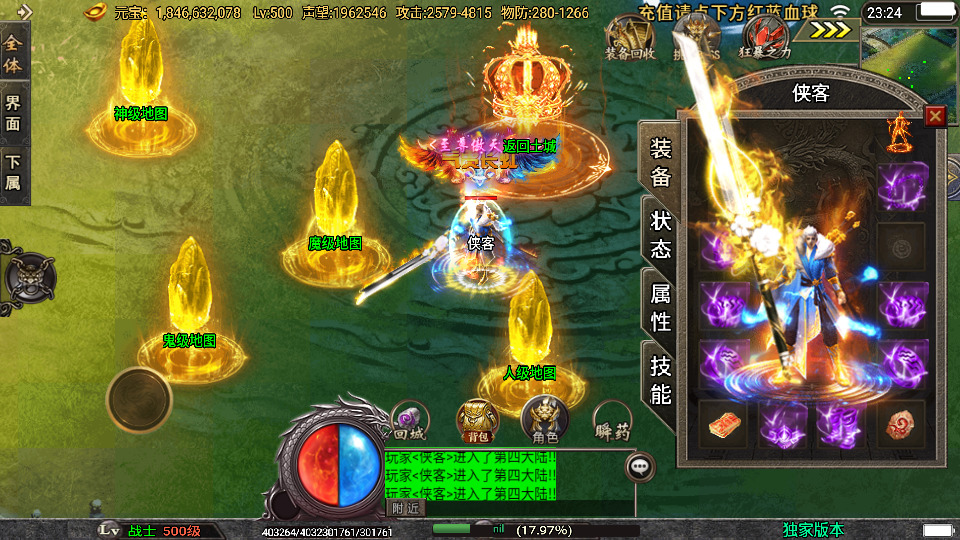Show the 技能 skills tab
The image size is (960, 540).
[x=660, y=380]
